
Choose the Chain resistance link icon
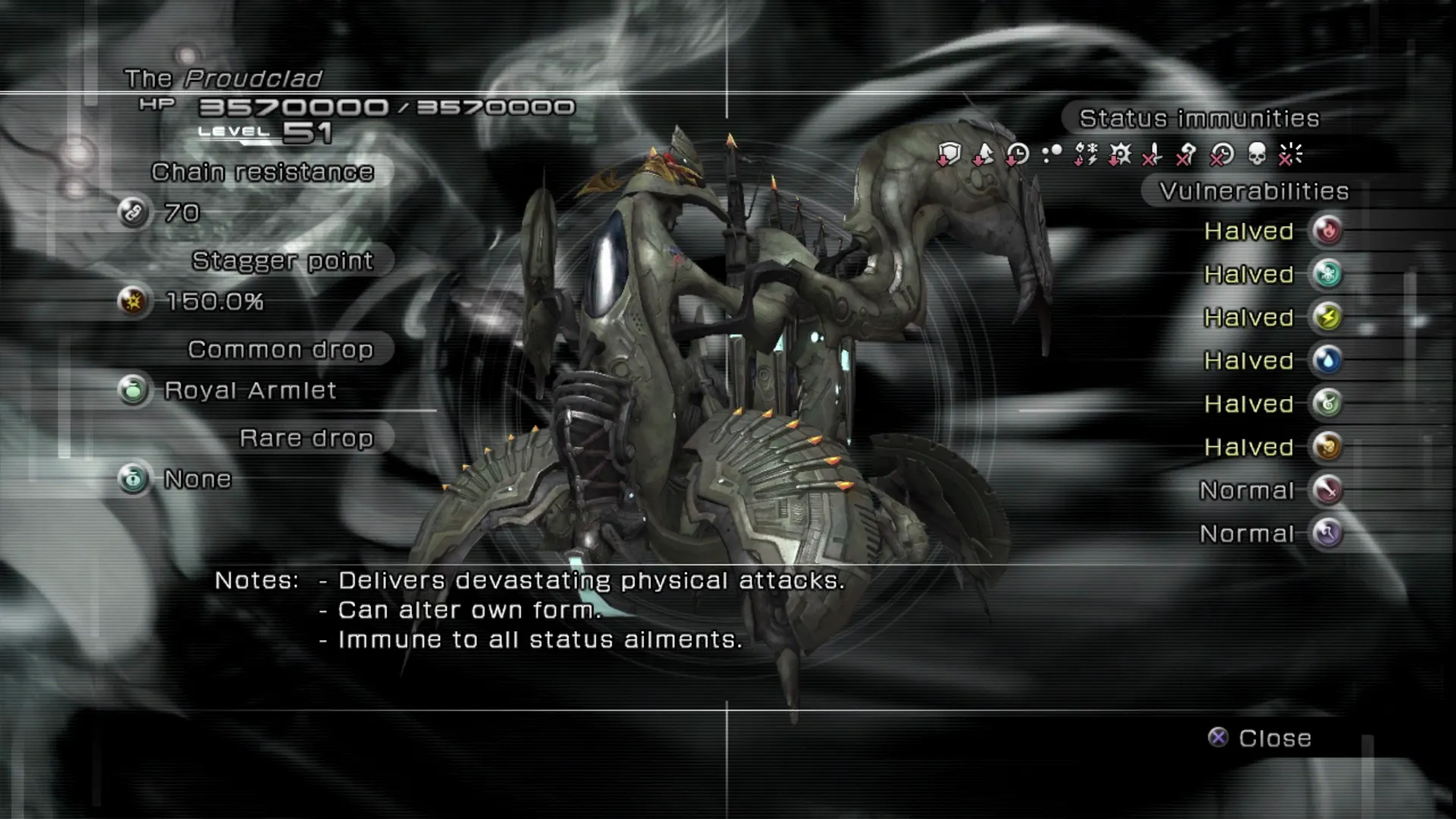tap(133, 213)
